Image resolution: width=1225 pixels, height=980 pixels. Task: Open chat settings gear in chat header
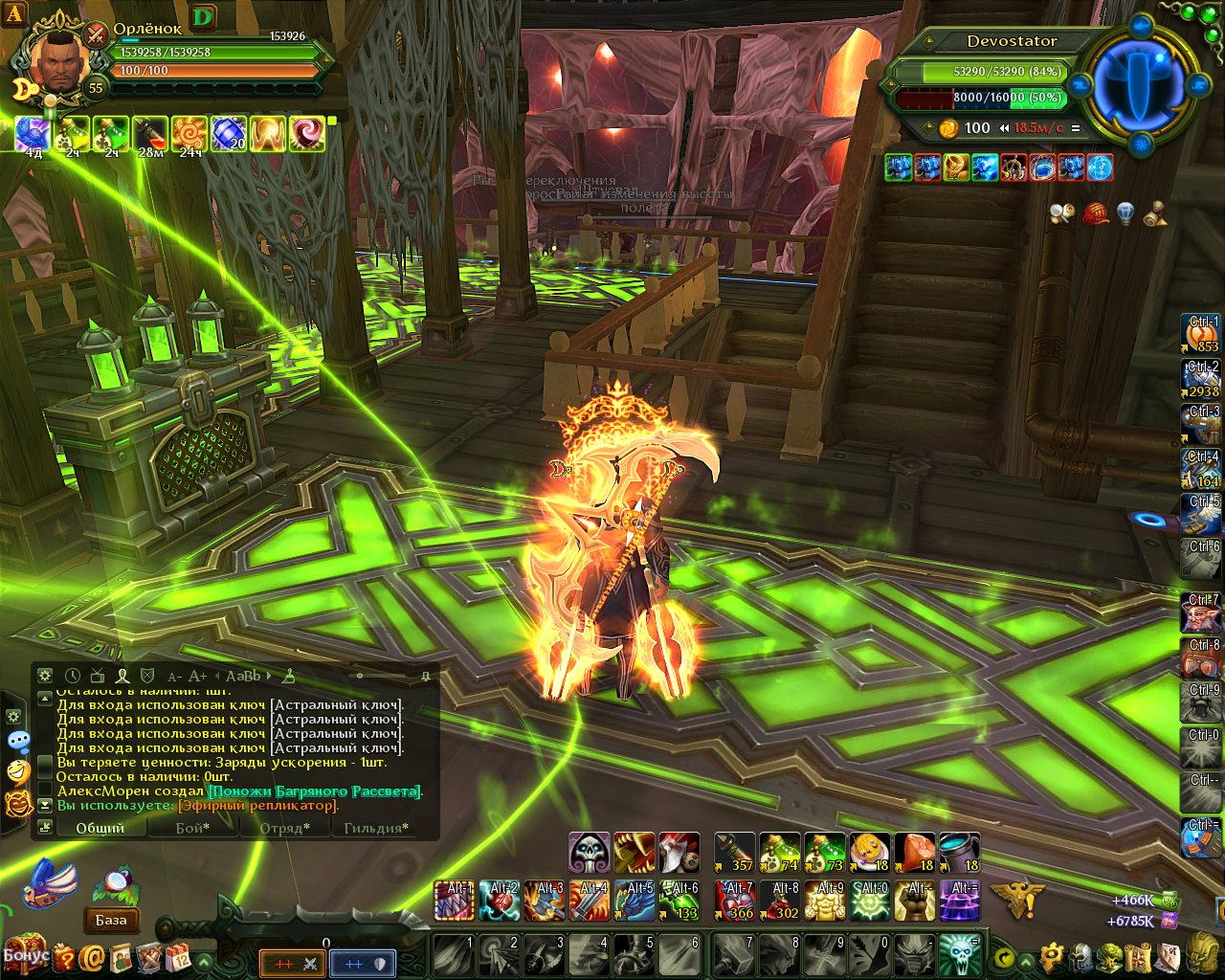(45, 676)
